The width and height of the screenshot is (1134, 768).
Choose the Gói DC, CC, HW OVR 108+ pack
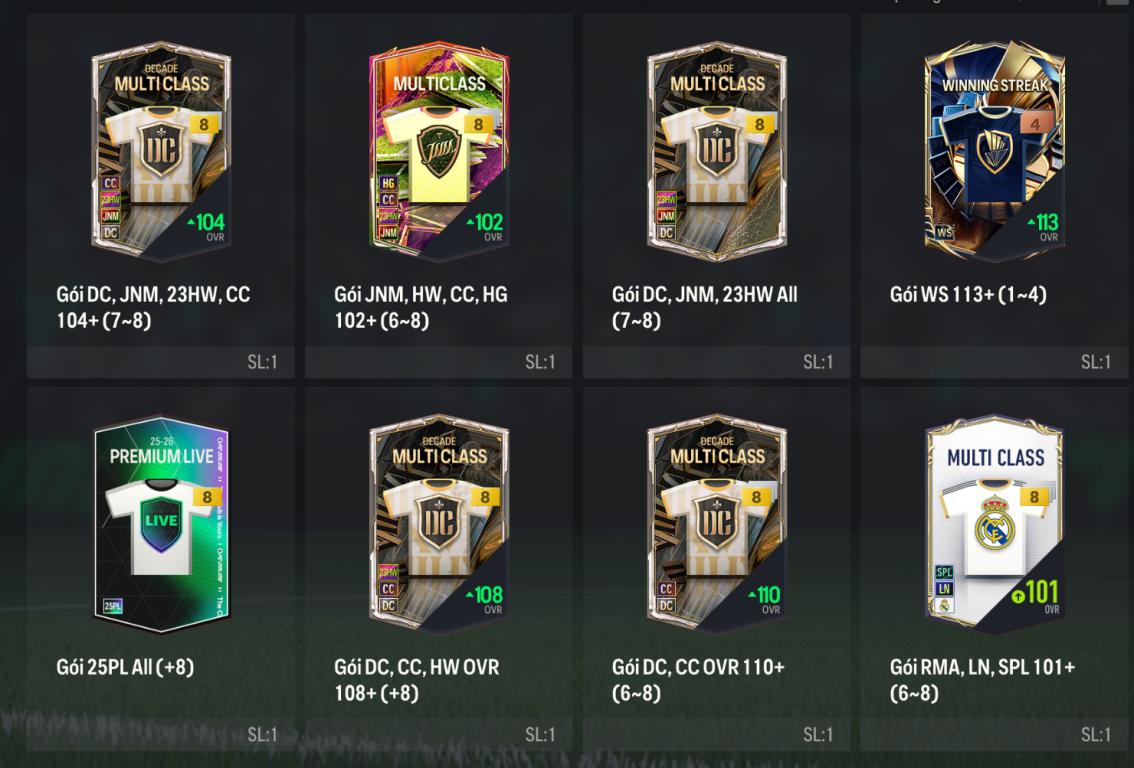pyautogui.click(x=439, y=524)
